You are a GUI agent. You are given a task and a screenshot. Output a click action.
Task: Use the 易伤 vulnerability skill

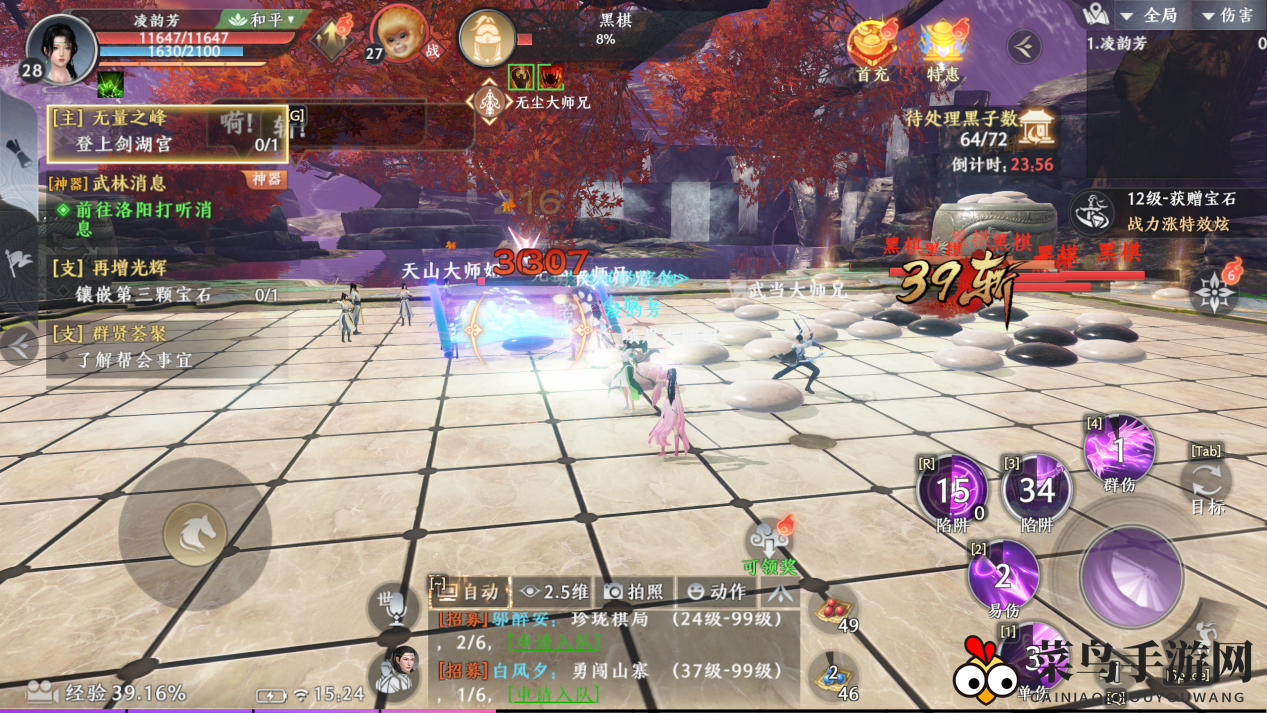[x=1002, y=575]
